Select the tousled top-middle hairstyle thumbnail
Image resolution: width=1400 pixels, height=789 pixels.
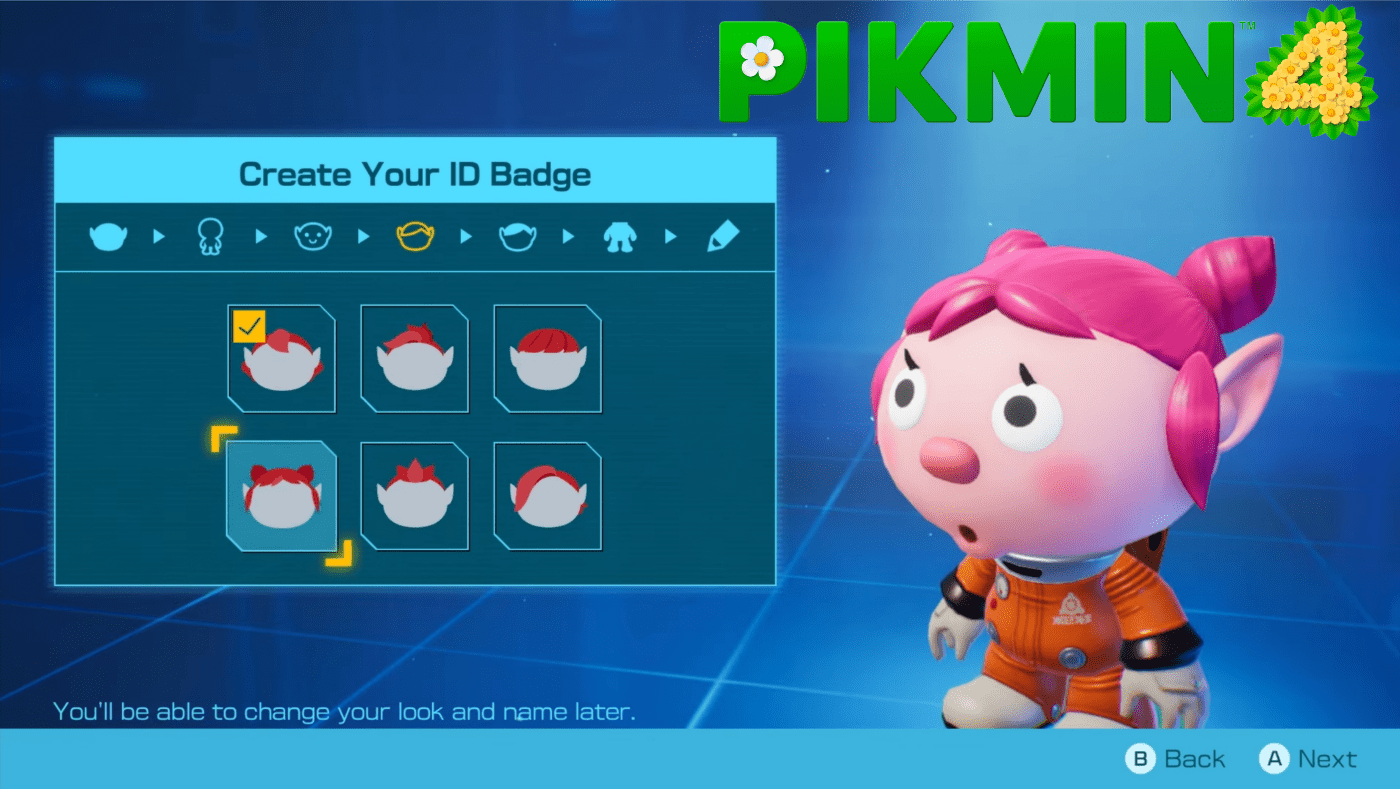point(414,360)
